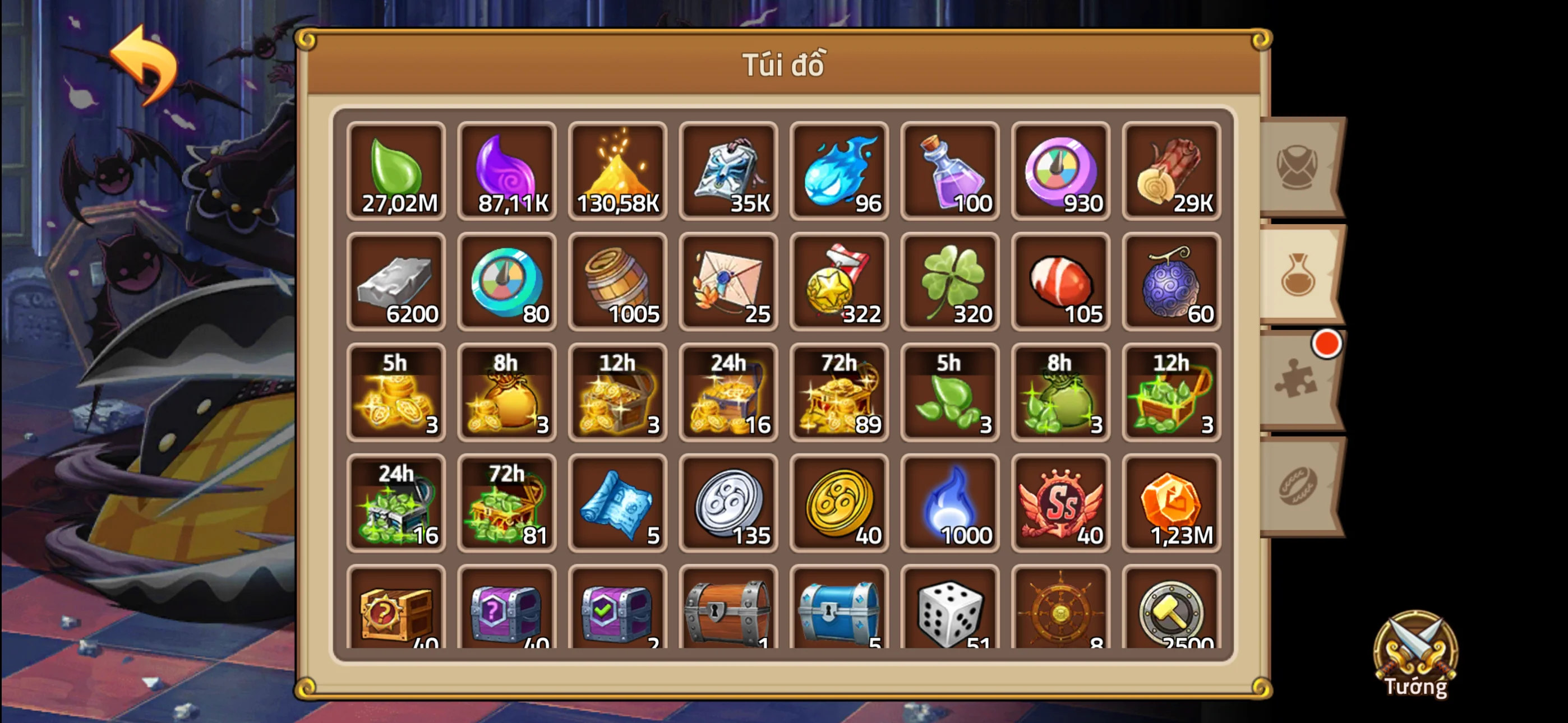Open the pink potion bottle item
The image size is (1568, 723).
click(x=949, y=172)
